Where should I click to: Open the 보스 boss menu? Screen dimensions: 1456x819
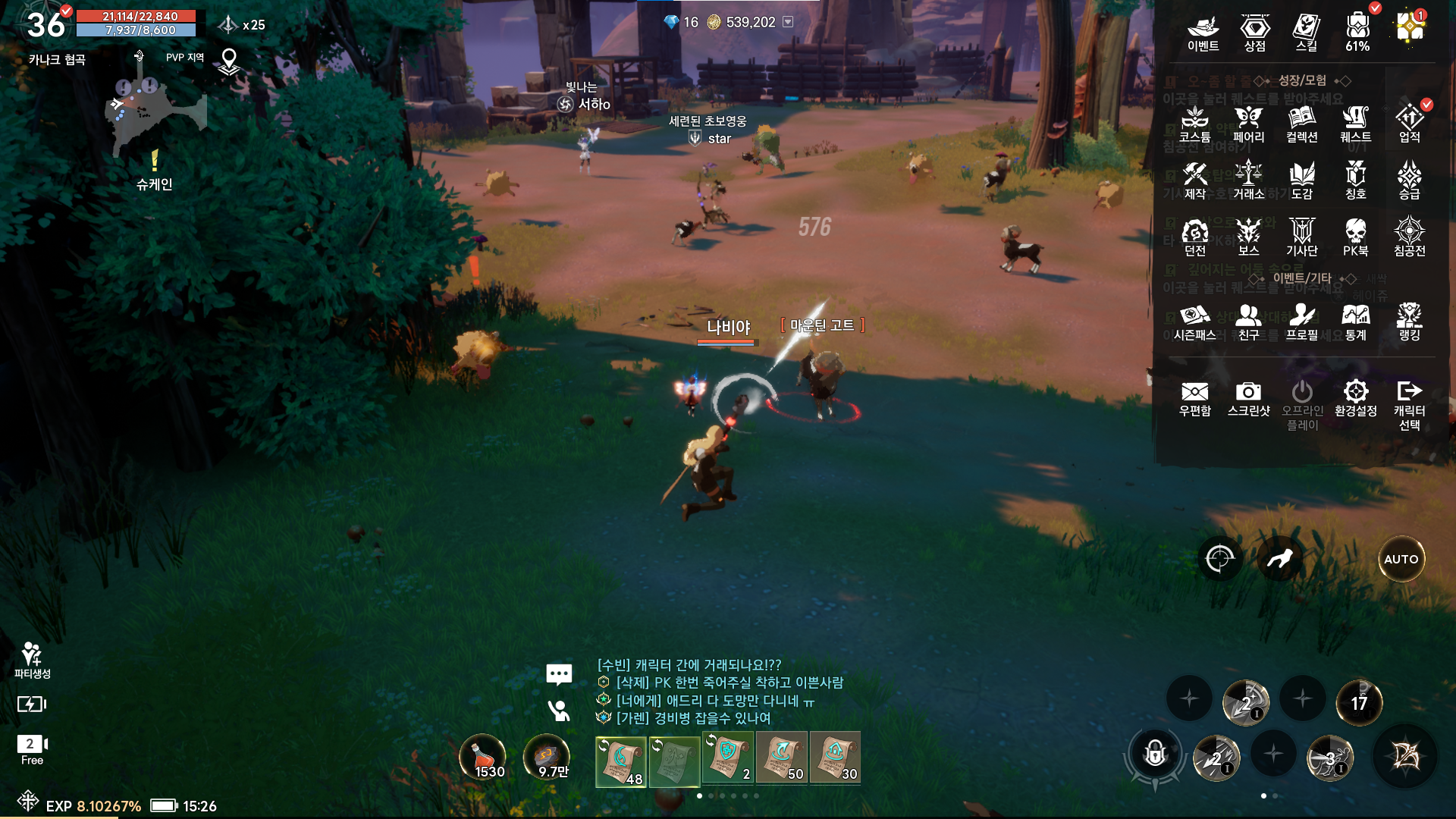pos(1248,237)
